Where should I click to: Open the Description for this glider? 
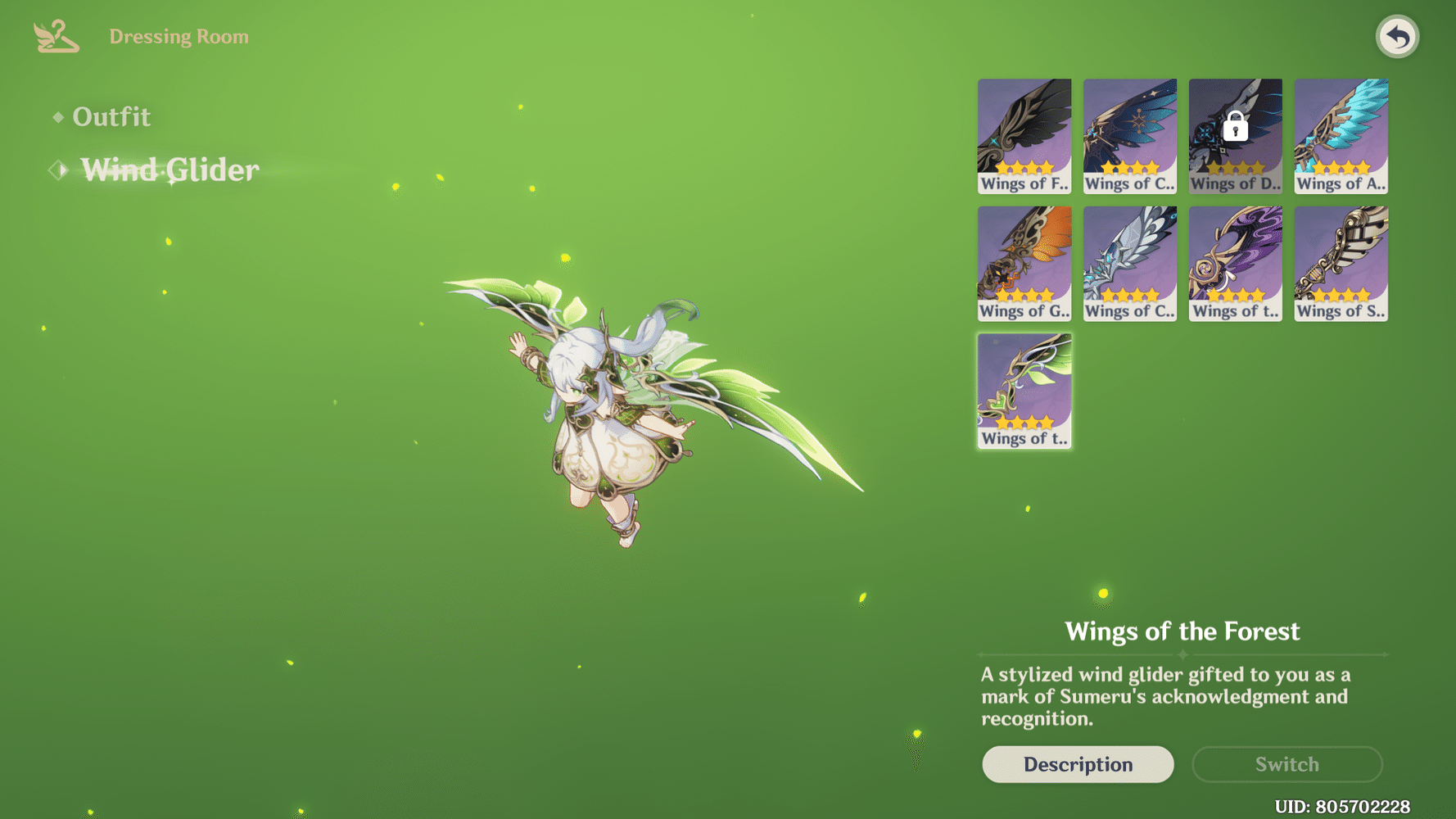pos(1078,764)
